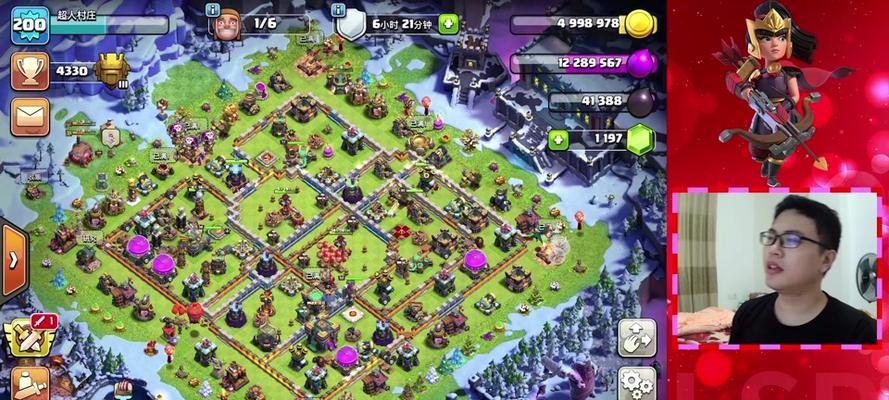Extend shield with the green arrow button

[x=448, y=23]
